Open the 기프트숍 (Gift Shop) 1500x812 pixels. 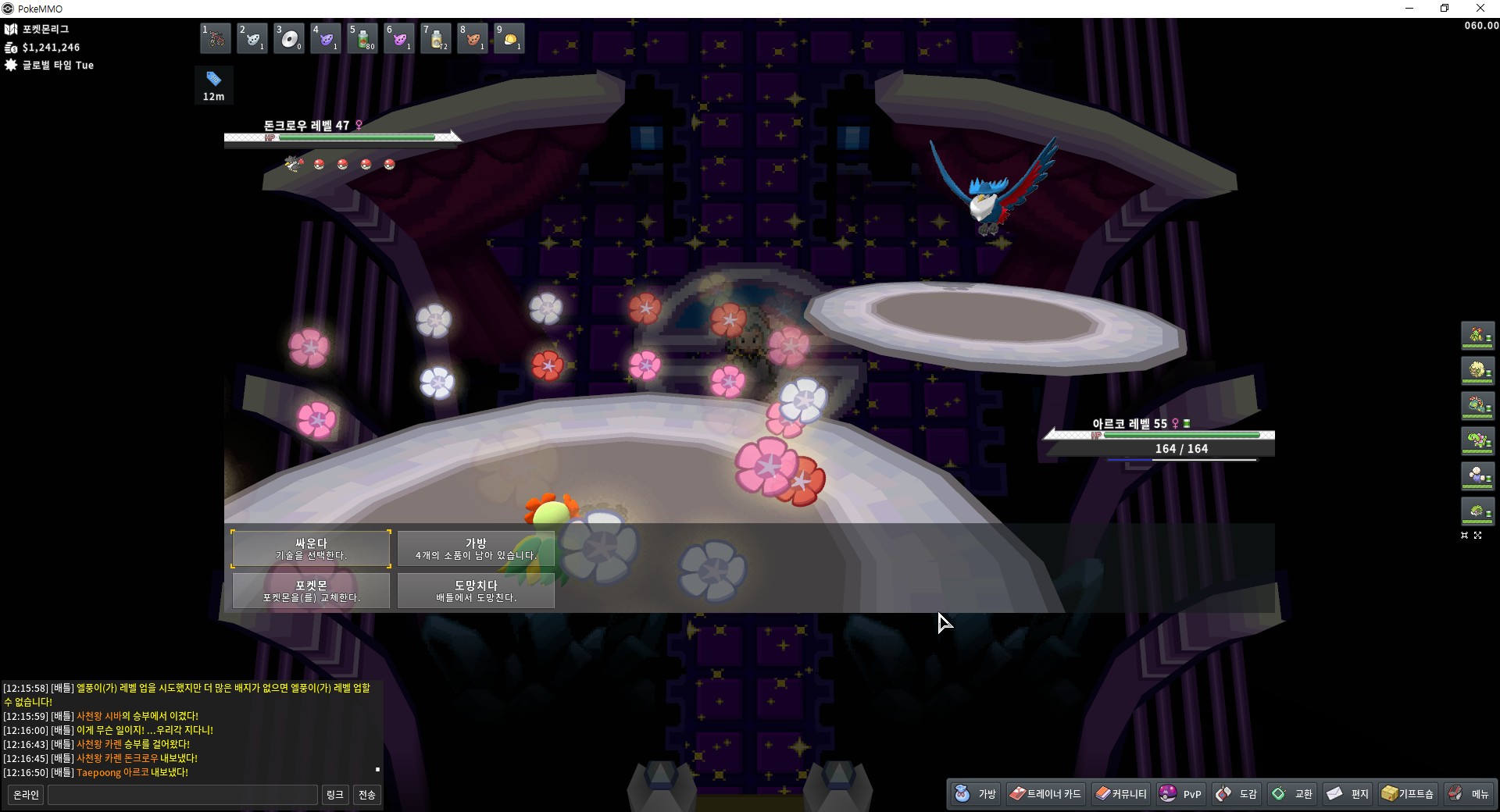[1408, 794]
